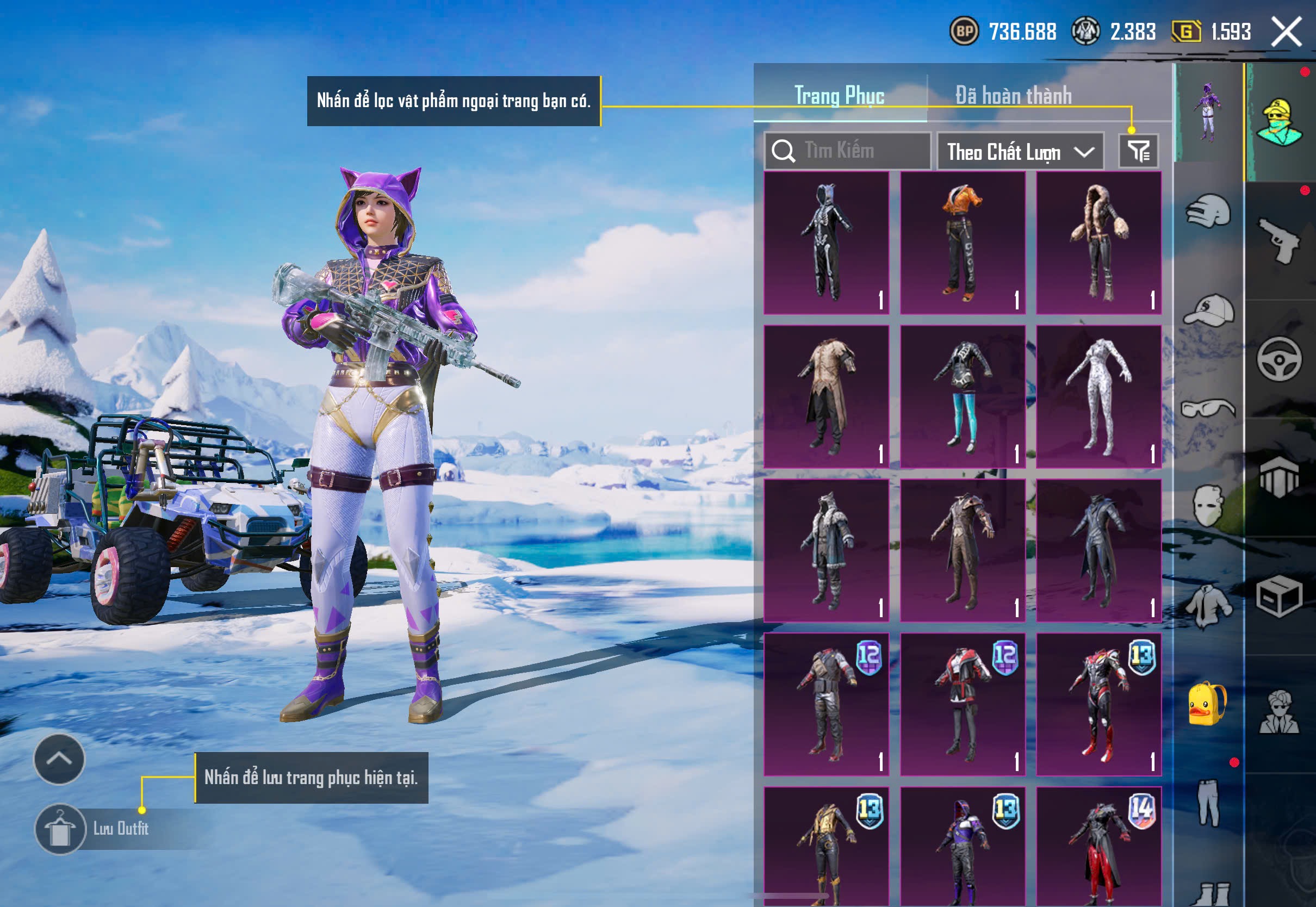Select the skeleton hoodie outfit
Screen dimensions: 1316x907
click(x=826, y=243)
